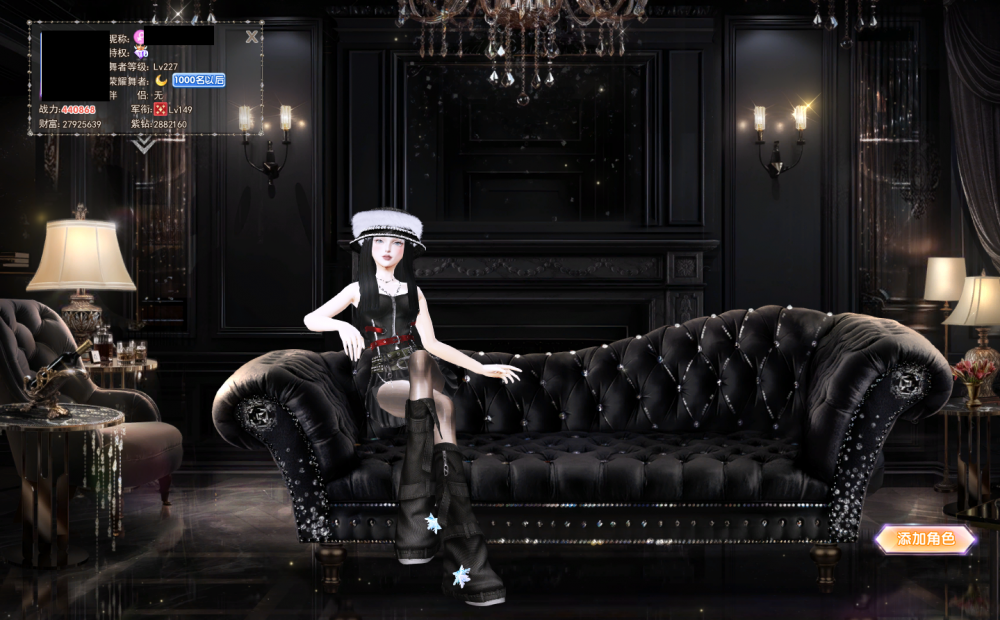Click the 1000名以后 ranking badge
This screenshot has width=1000, height=620.
pyautogui.click(x=198, y=80)
